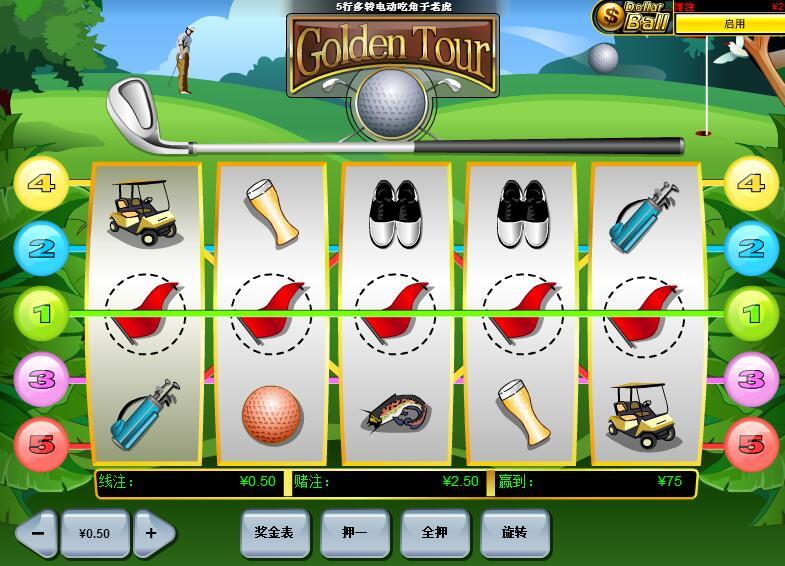Image resolution: width=785 pixels, height=566 pixels.
Task: Activate the red payline 5 marker on the right
Action: 750,444
